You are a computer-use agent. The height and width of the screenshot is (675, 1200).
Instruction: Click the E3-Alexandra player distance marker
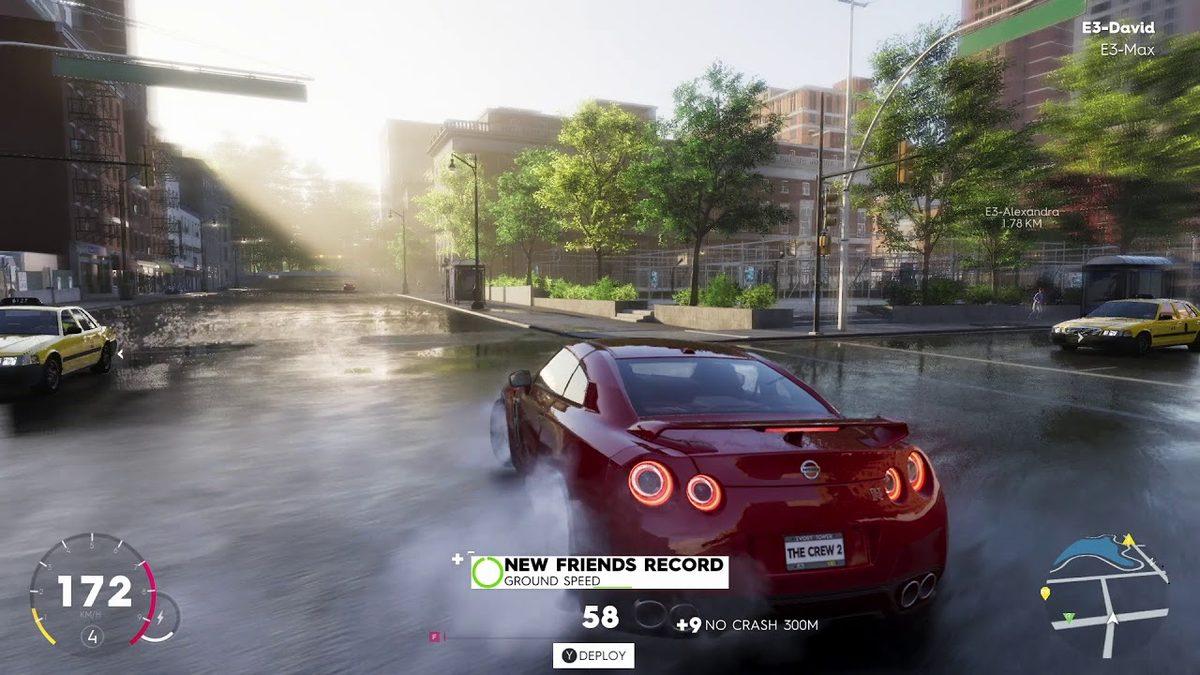(x=1020, y=216)
